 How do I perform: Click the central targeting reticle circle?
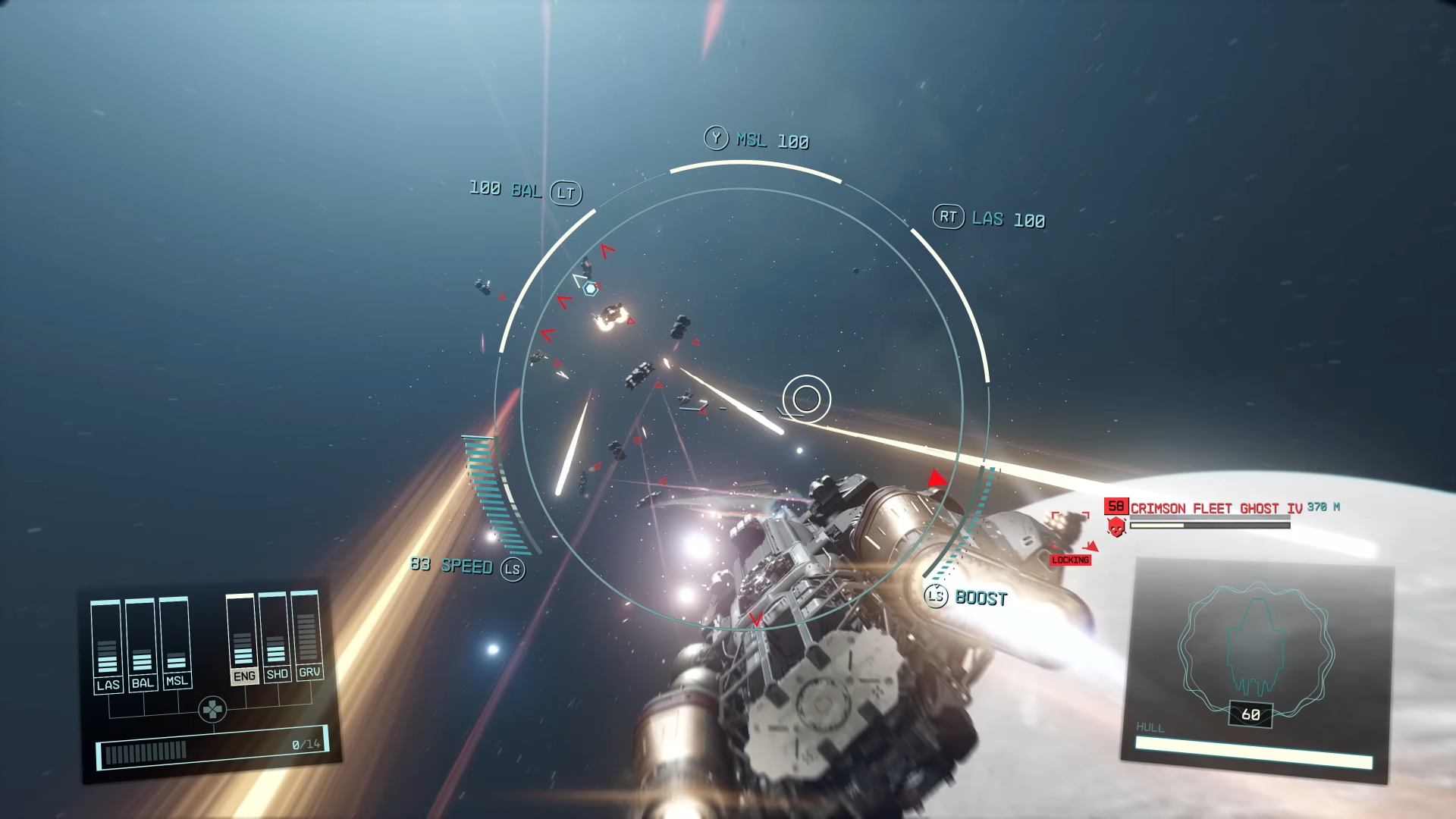pos(808,398)
